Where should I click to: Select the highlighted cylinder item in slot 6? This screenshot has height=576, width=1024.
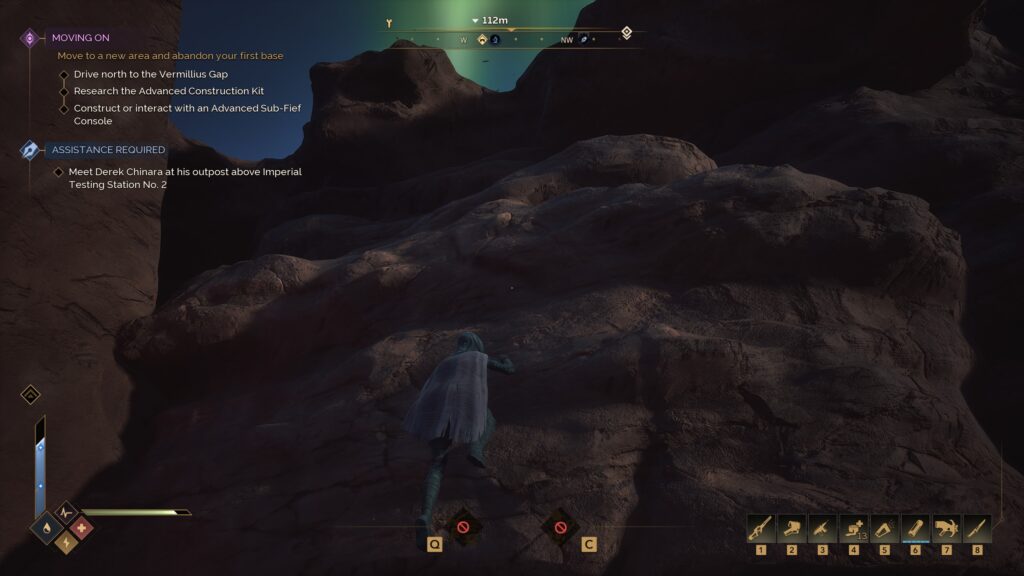[916, 528]
